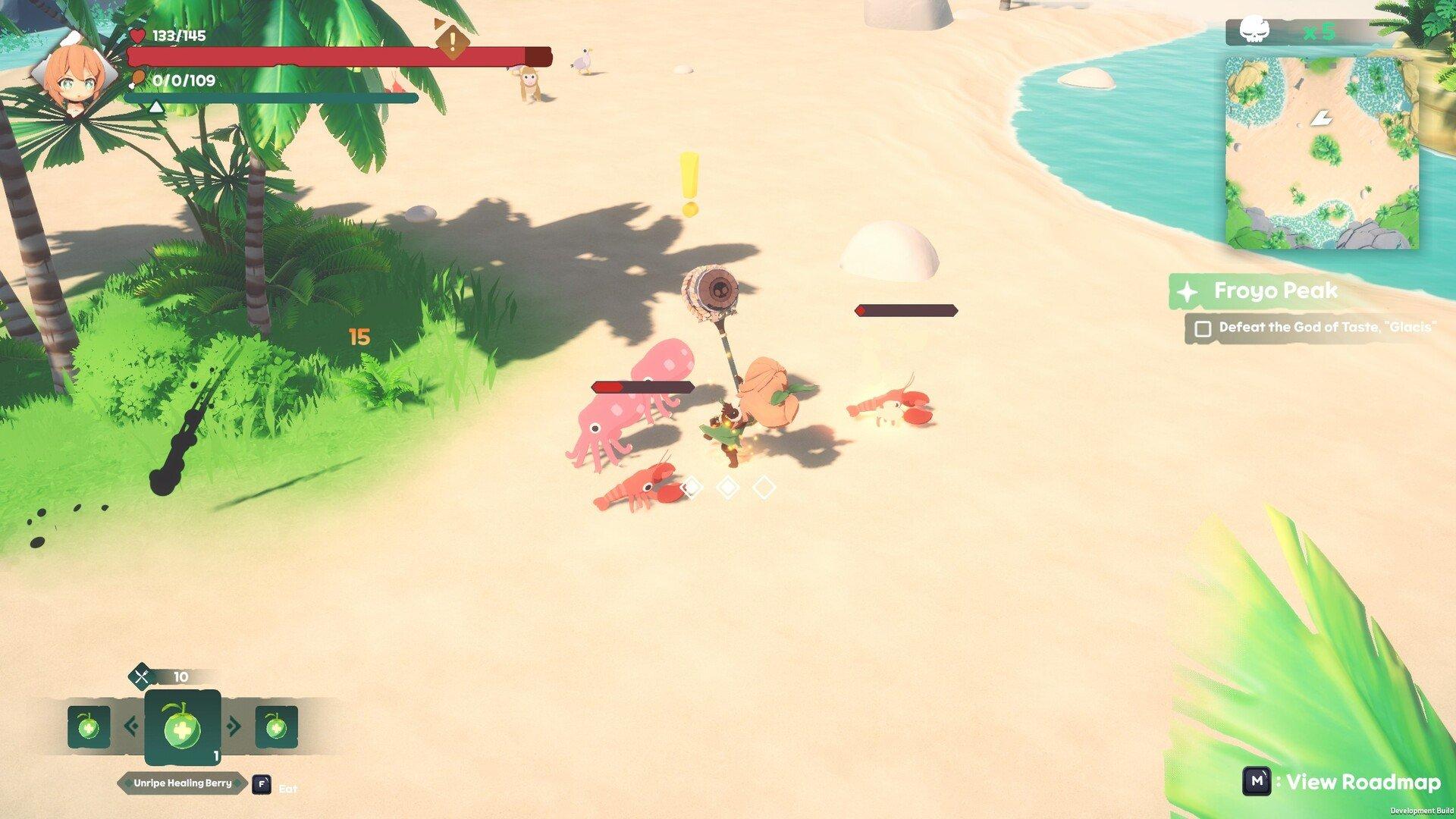The image size is (1456, 819).
Task: Open the beach minimap
Action: (x=1322, y=152)
